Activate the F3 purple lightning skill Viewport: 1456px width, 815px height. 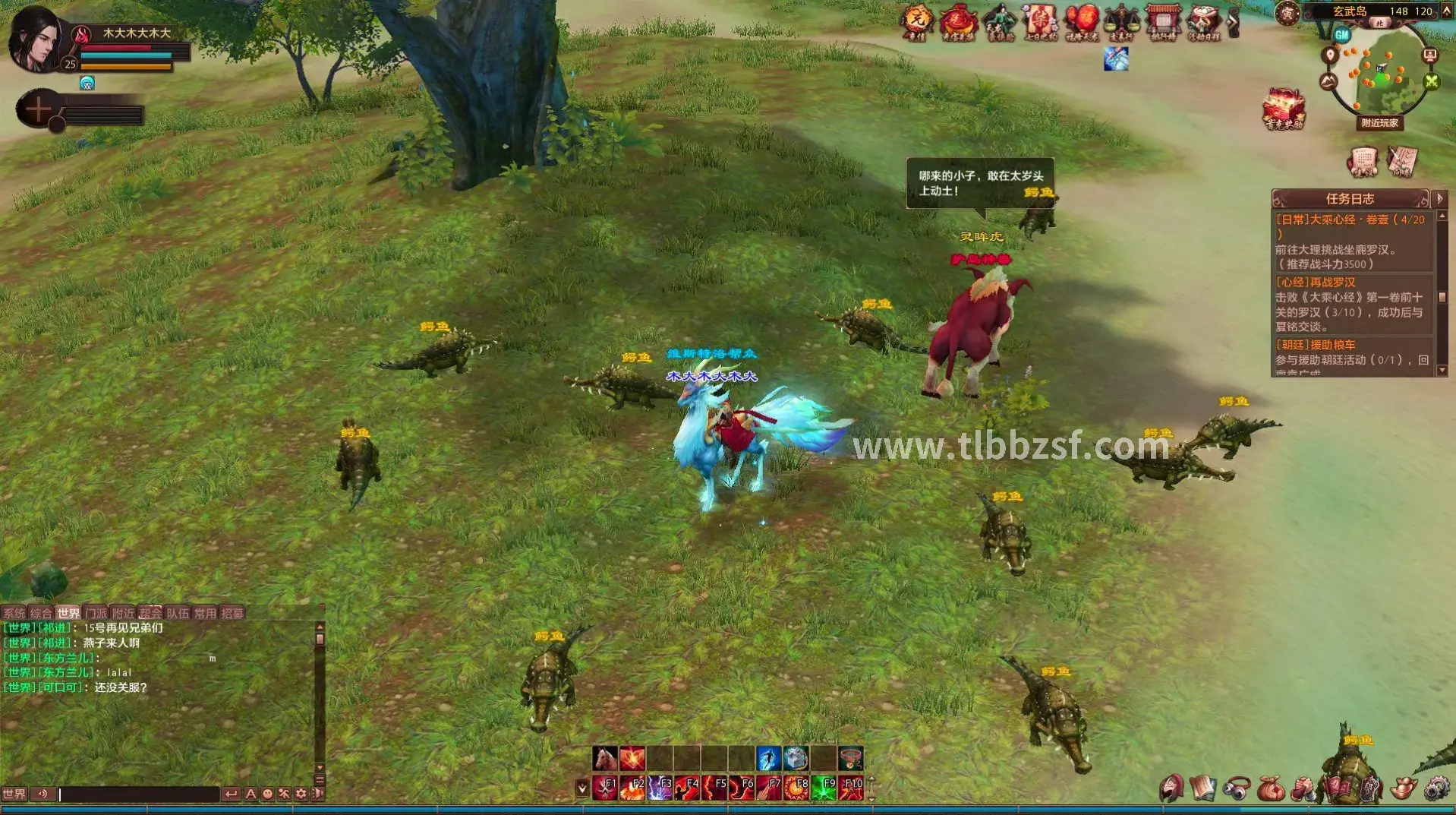[659, 788]
